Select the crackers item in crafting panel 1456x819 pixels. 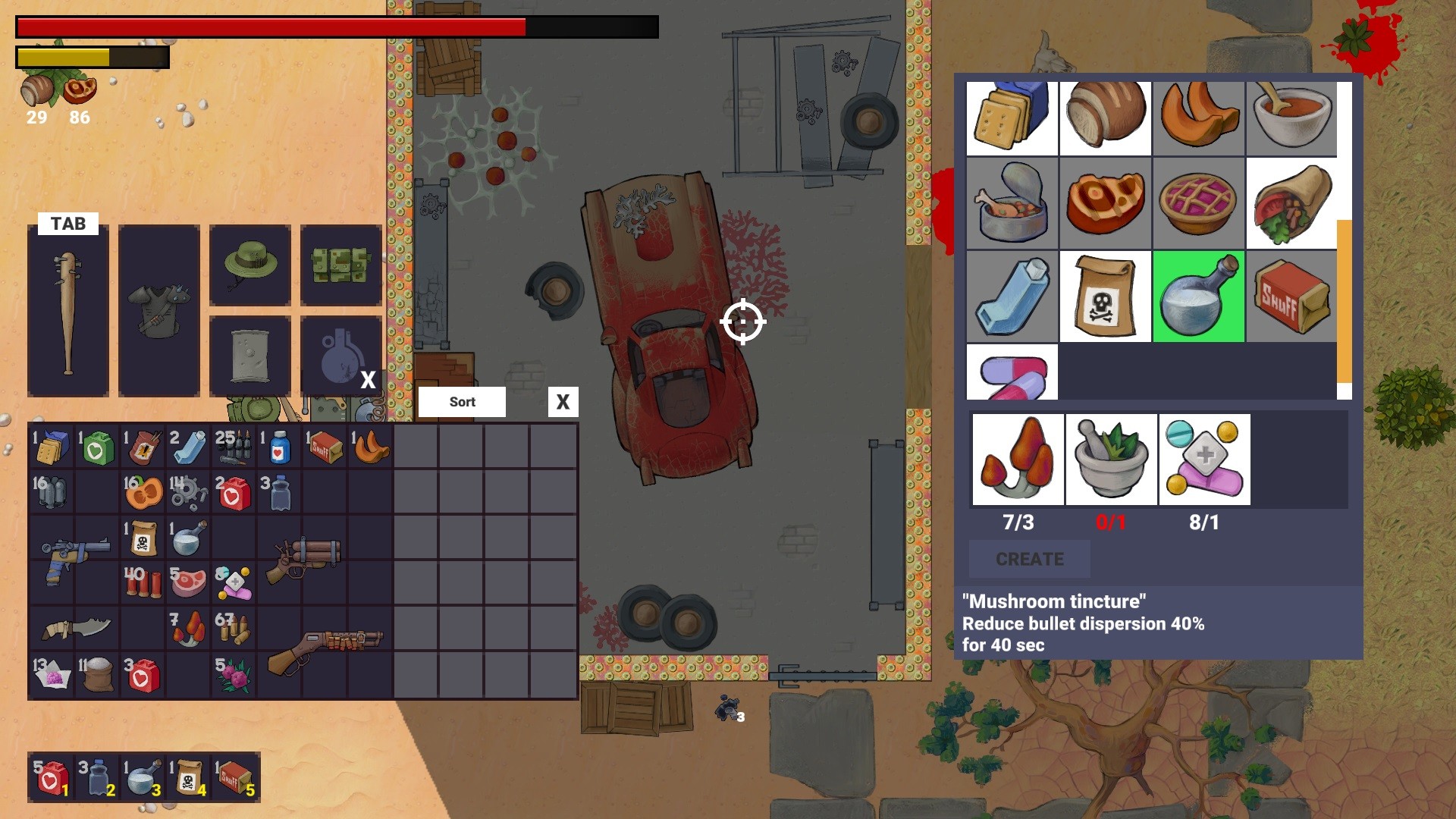coord(1012,118)
